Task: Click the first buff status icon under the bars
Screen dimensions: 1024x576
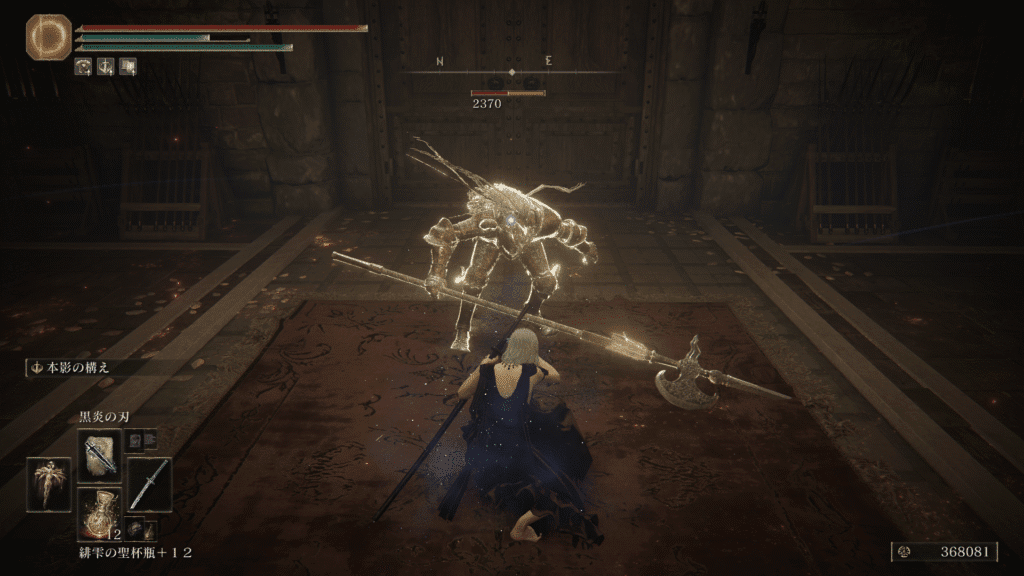Action: tap(84, 67)
